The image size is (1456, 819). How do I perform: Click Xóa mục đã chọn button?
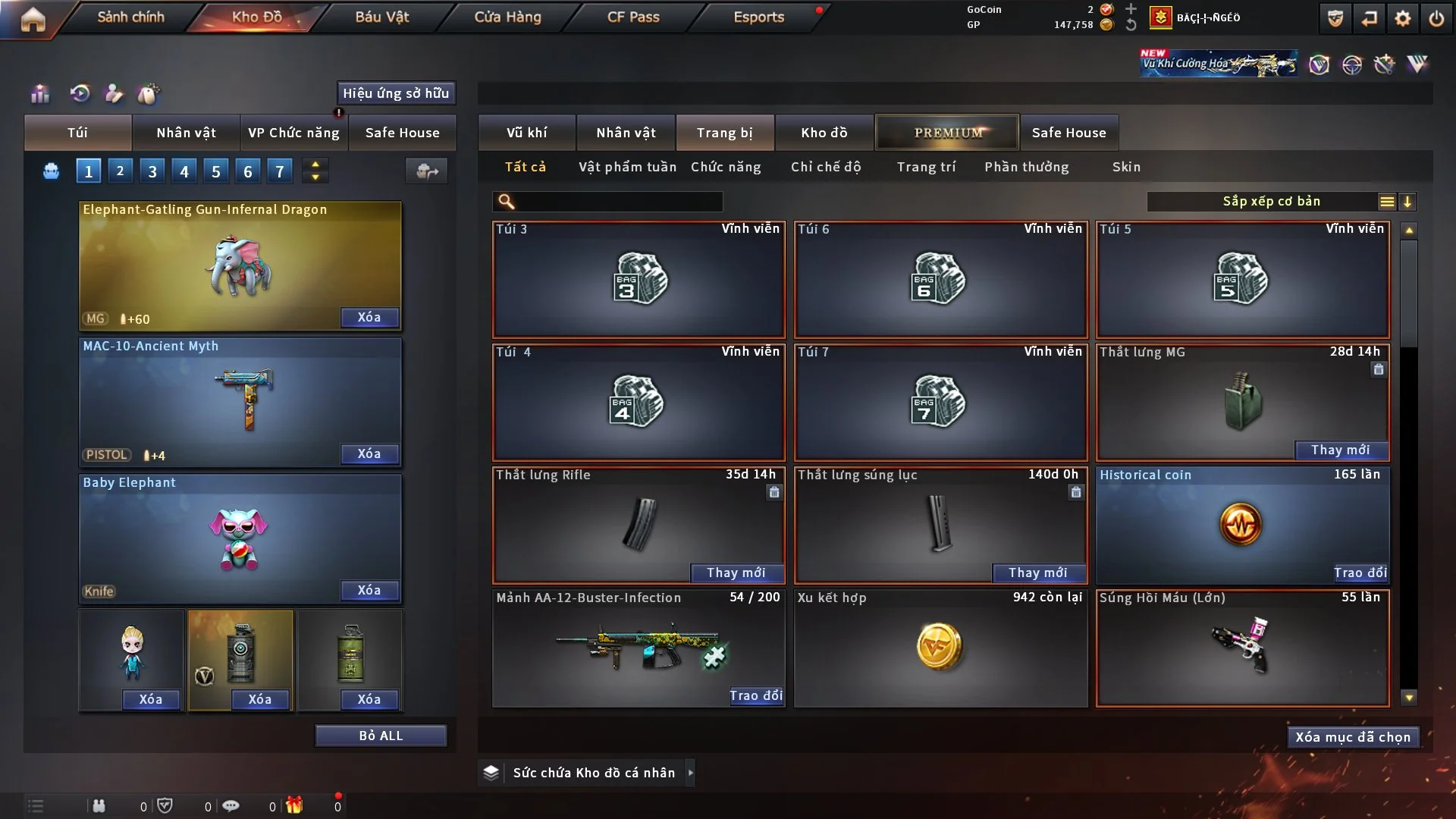click(1352, 737)
